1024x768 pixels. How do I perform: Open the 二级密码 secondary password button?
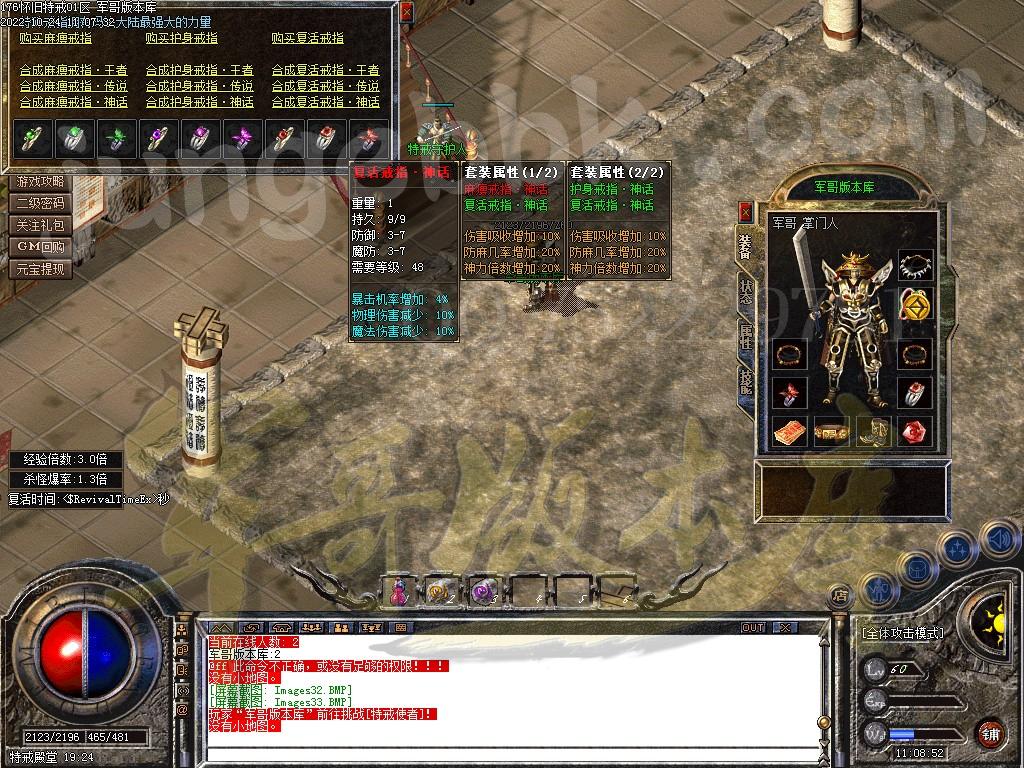click(41, 204)
